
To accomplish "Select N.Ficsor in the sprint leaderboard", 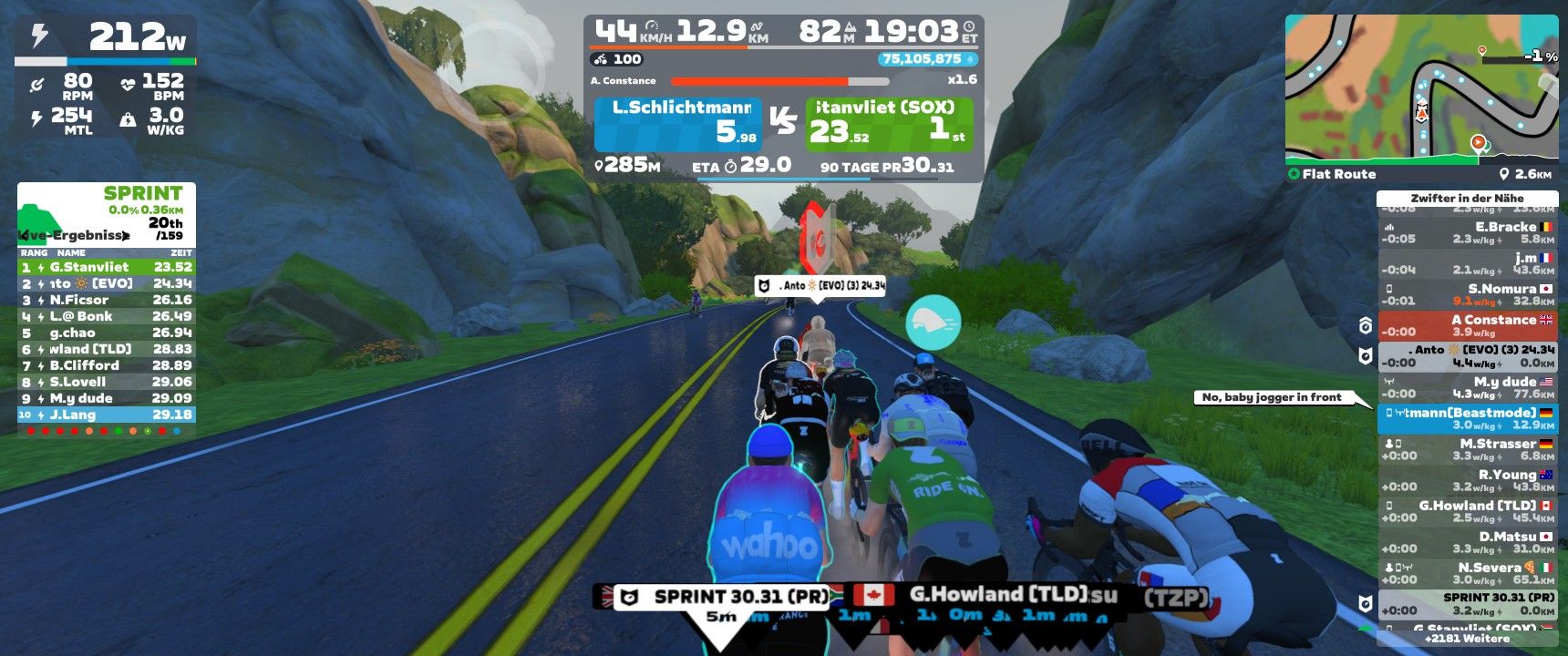I will coord(106,300).
